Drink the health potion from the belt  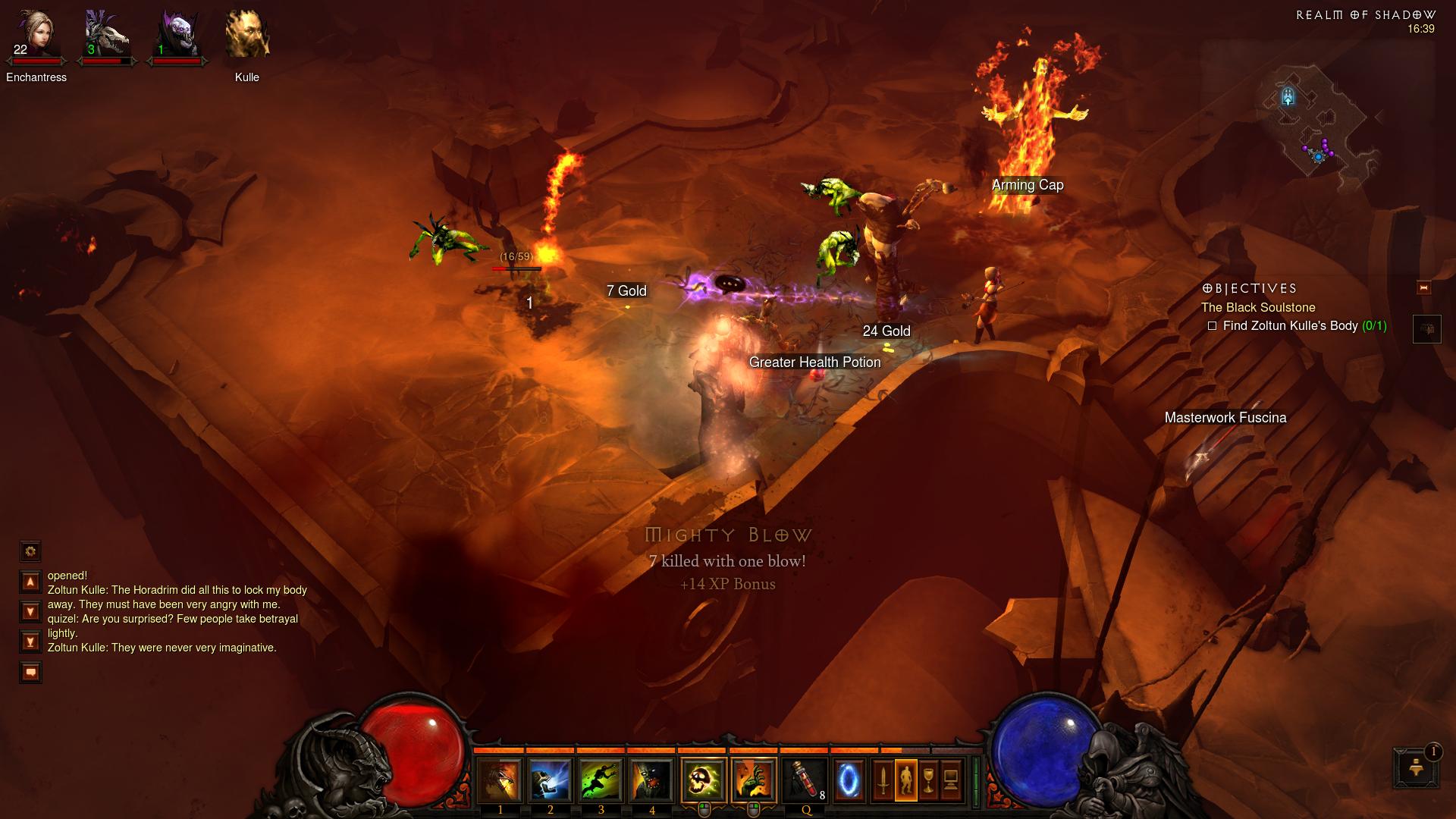point(805,780)
